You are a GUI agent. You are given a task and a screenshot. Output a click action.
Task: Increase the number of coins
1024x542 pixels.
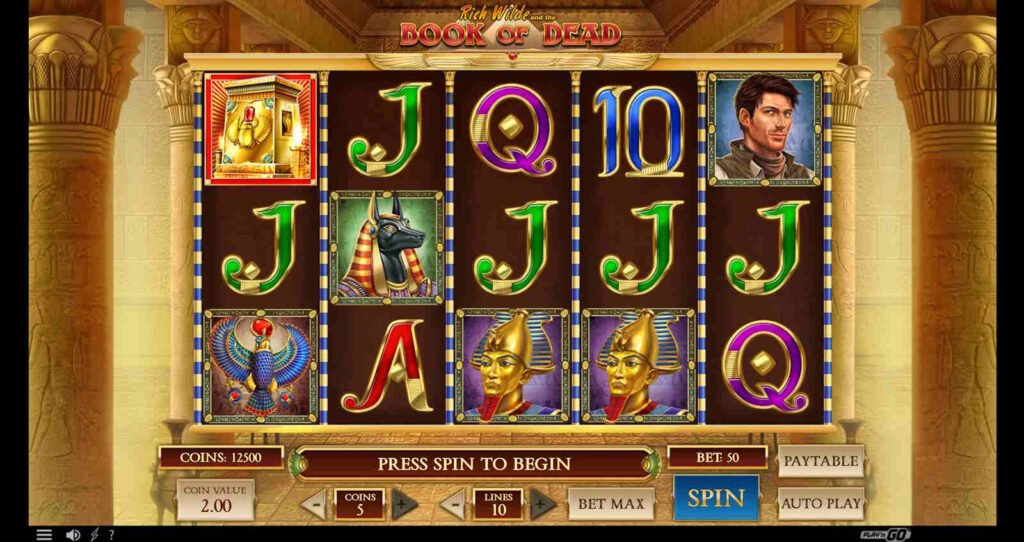click(404, 504)
